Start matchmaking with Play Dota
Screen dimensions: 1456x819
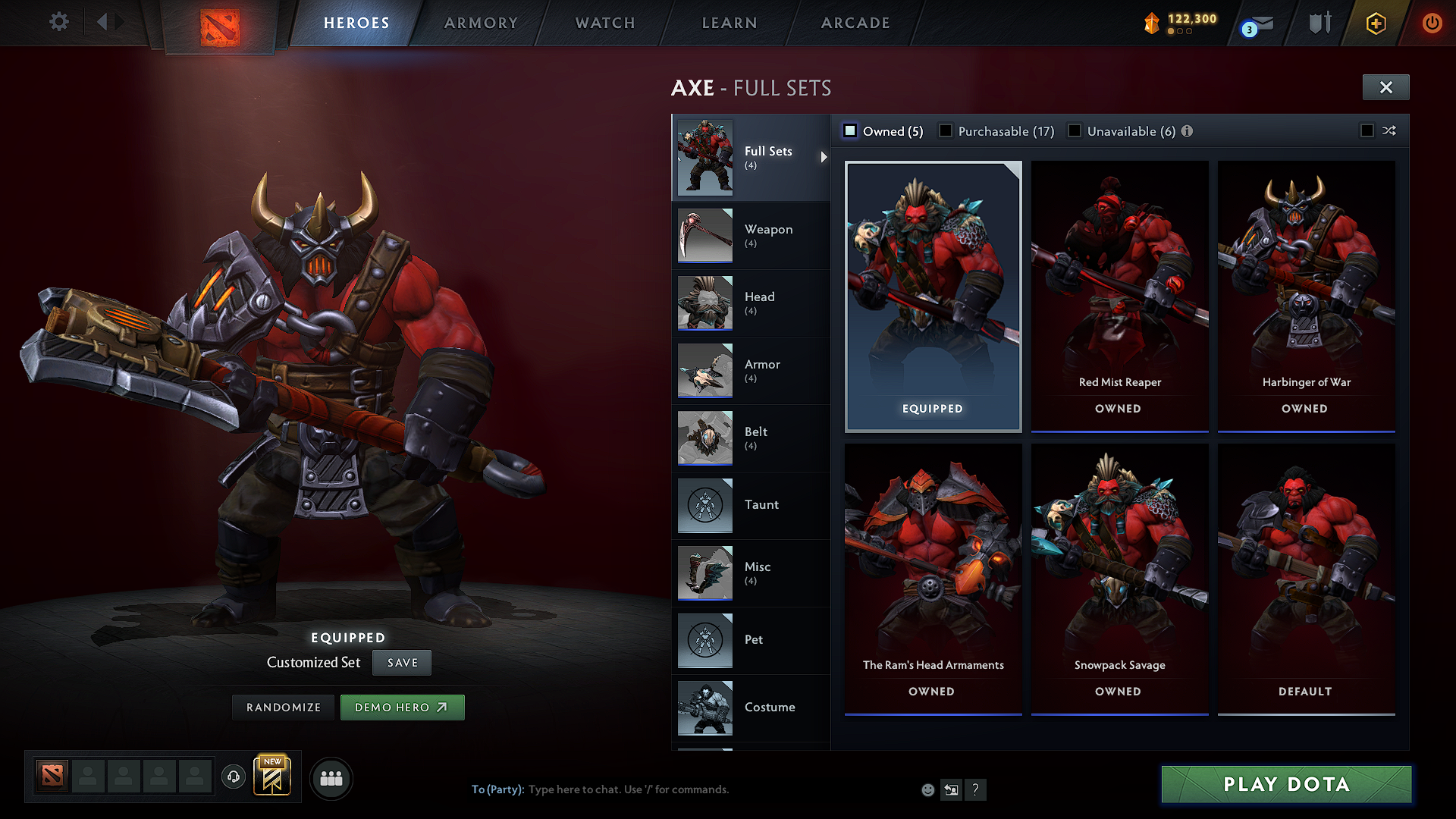tap(1286, 784)
